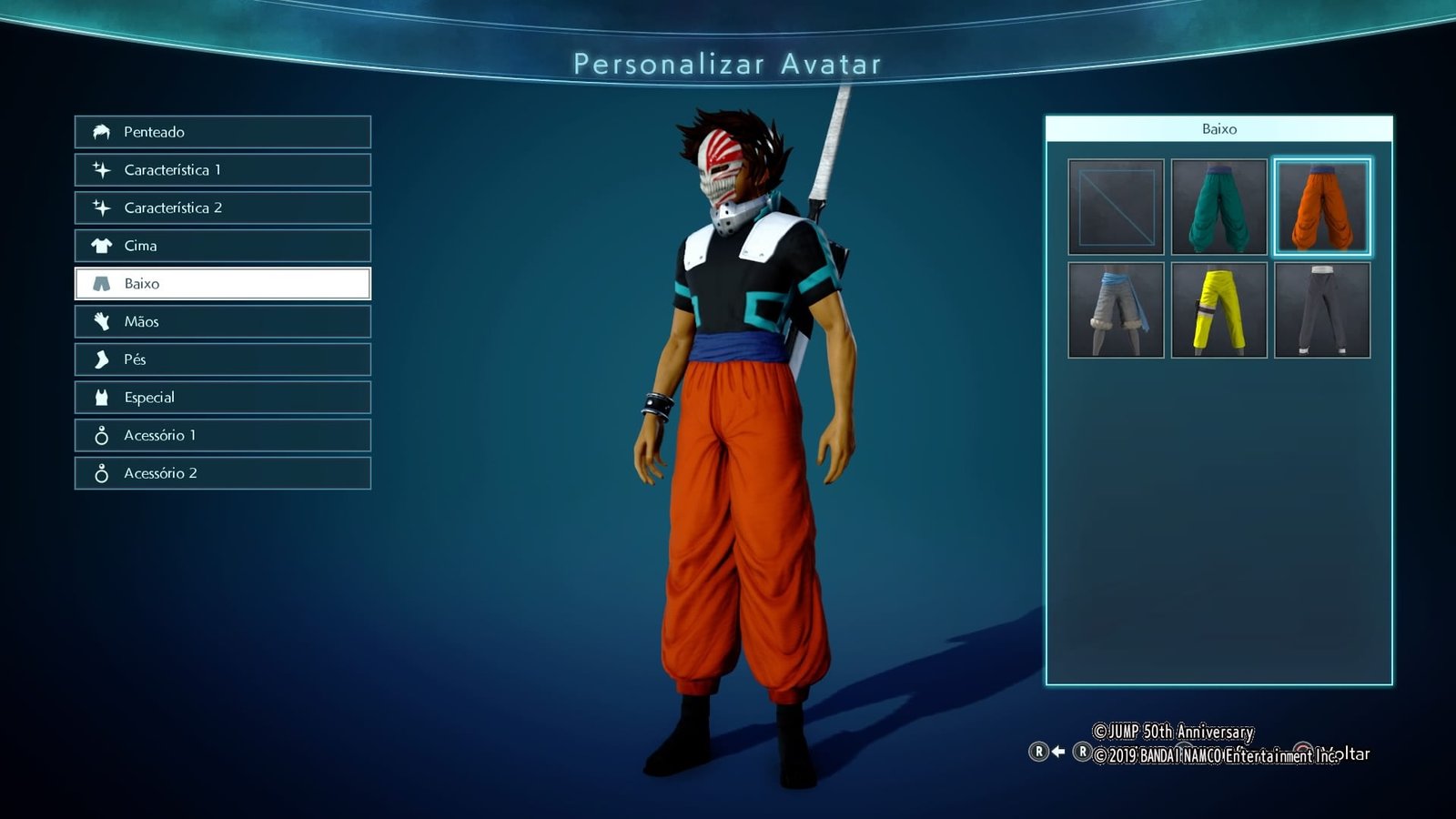Open the Pés footwear category
This screenshot has height=819, width=1456.
223,359
